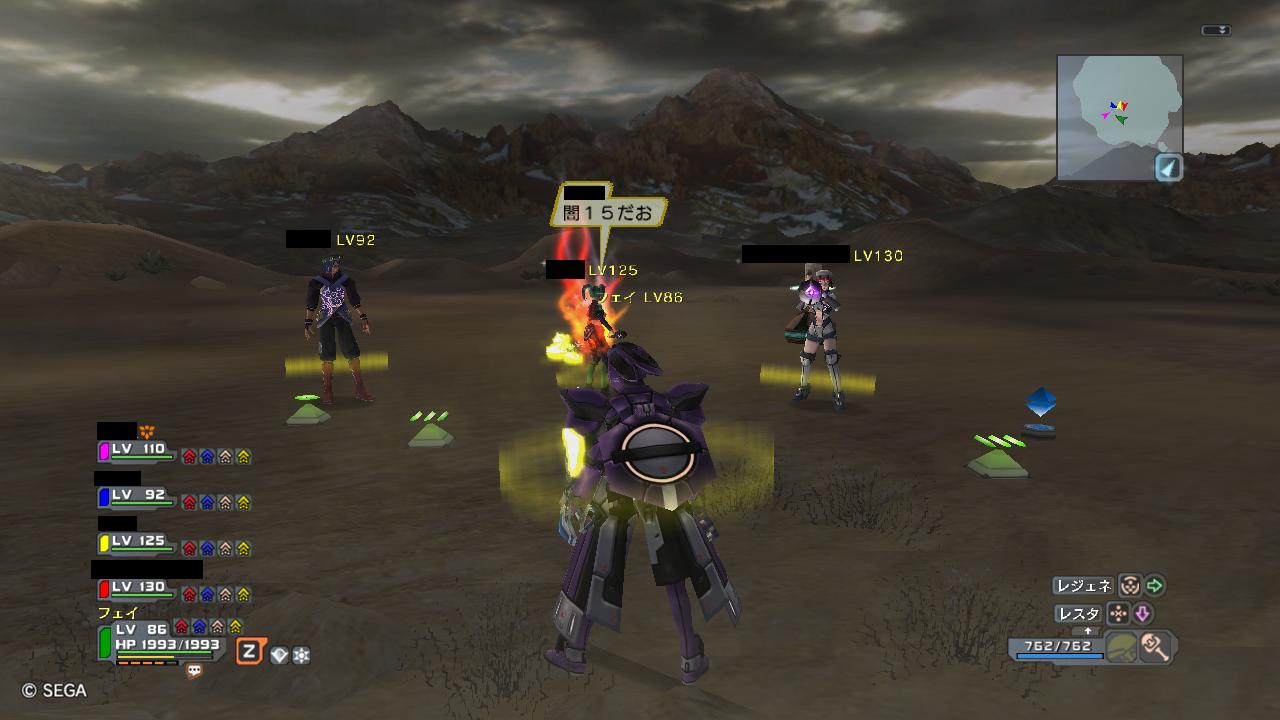Expand the double-arrow dropdown at top right
Screen dimensions: 1280x720
click(1216, 31)
